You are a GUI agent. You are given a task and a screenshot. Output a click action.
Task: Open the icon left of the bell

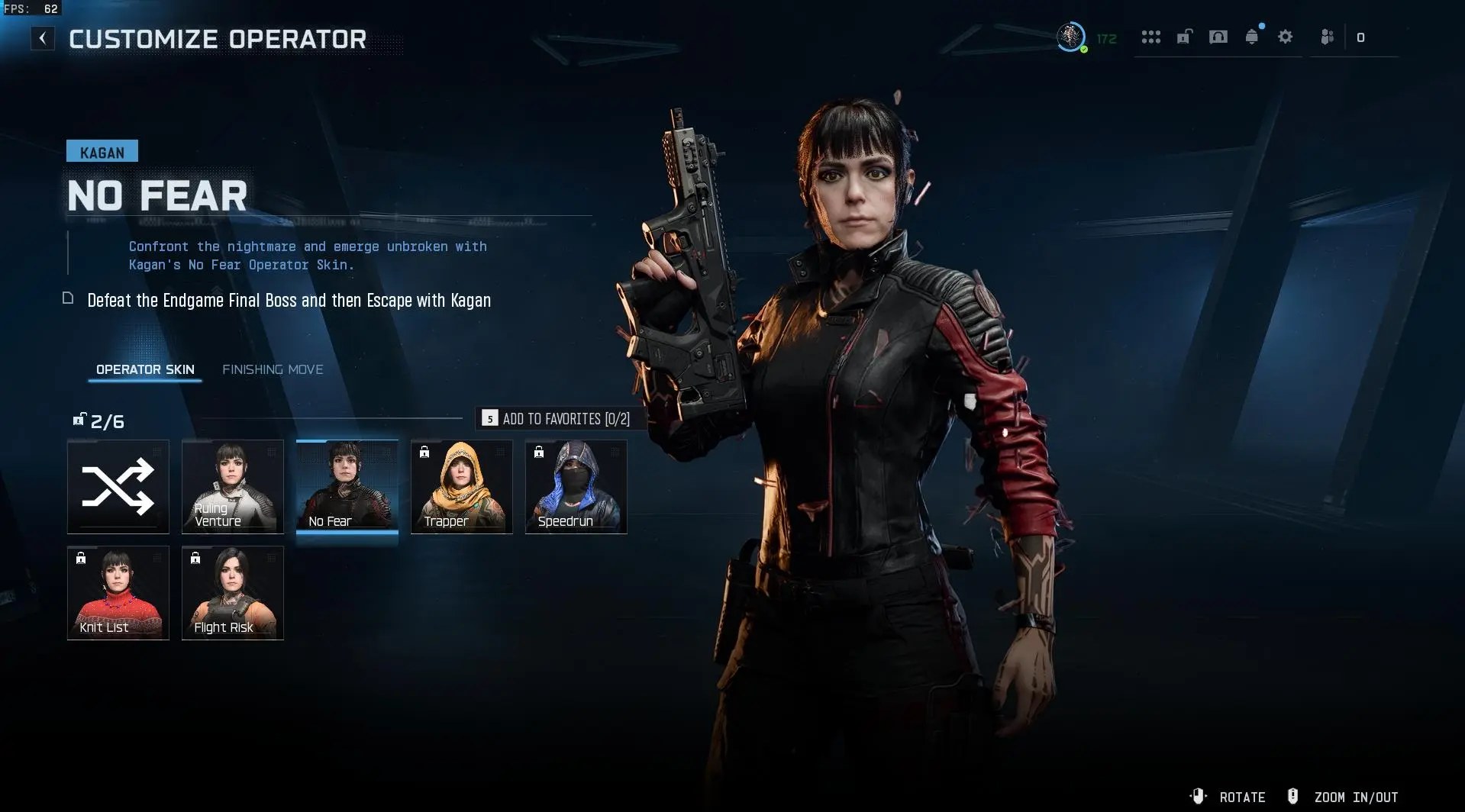(x=1218, y=37)
